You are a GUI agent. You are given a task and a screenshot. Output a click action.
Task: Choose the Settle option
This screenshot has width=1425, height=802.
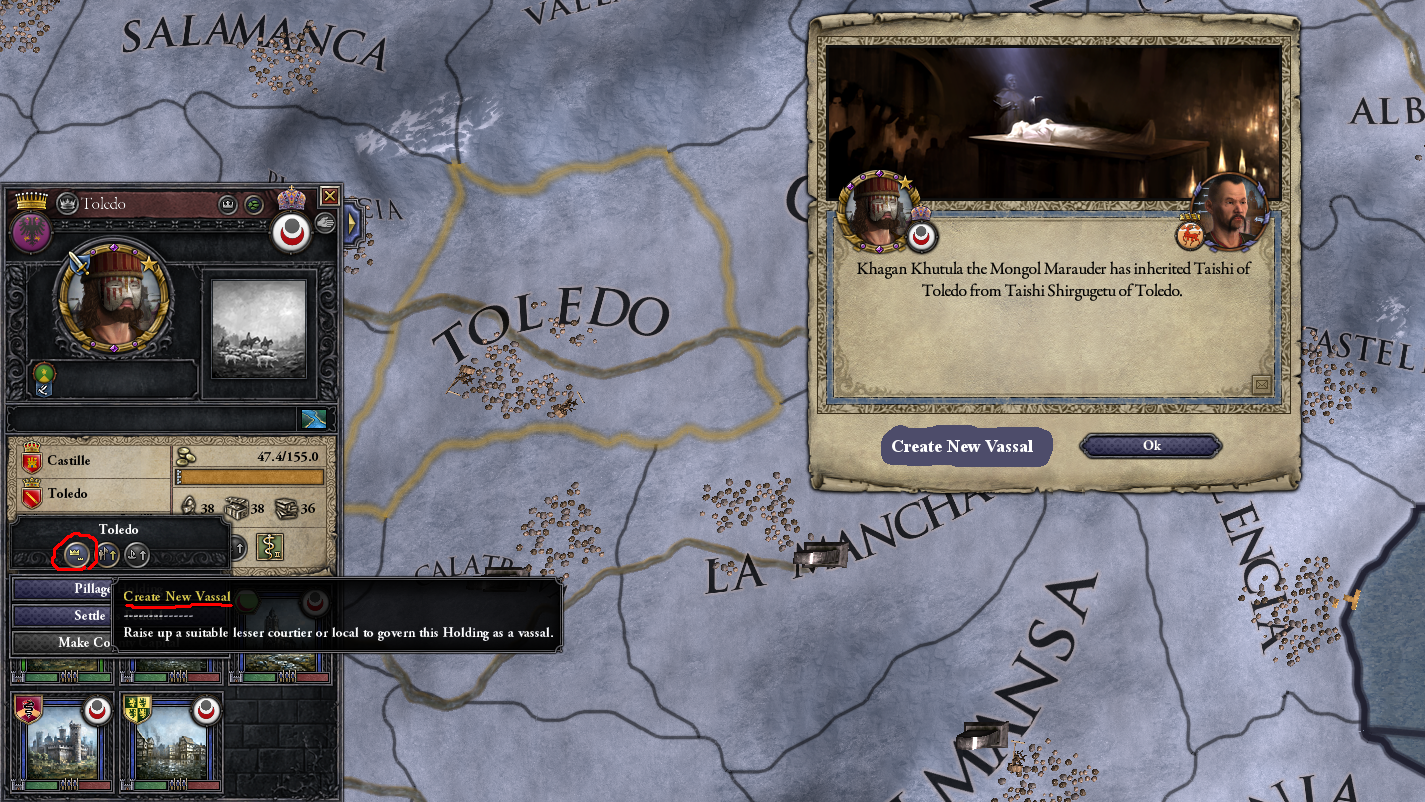click(x=62, y=616)
